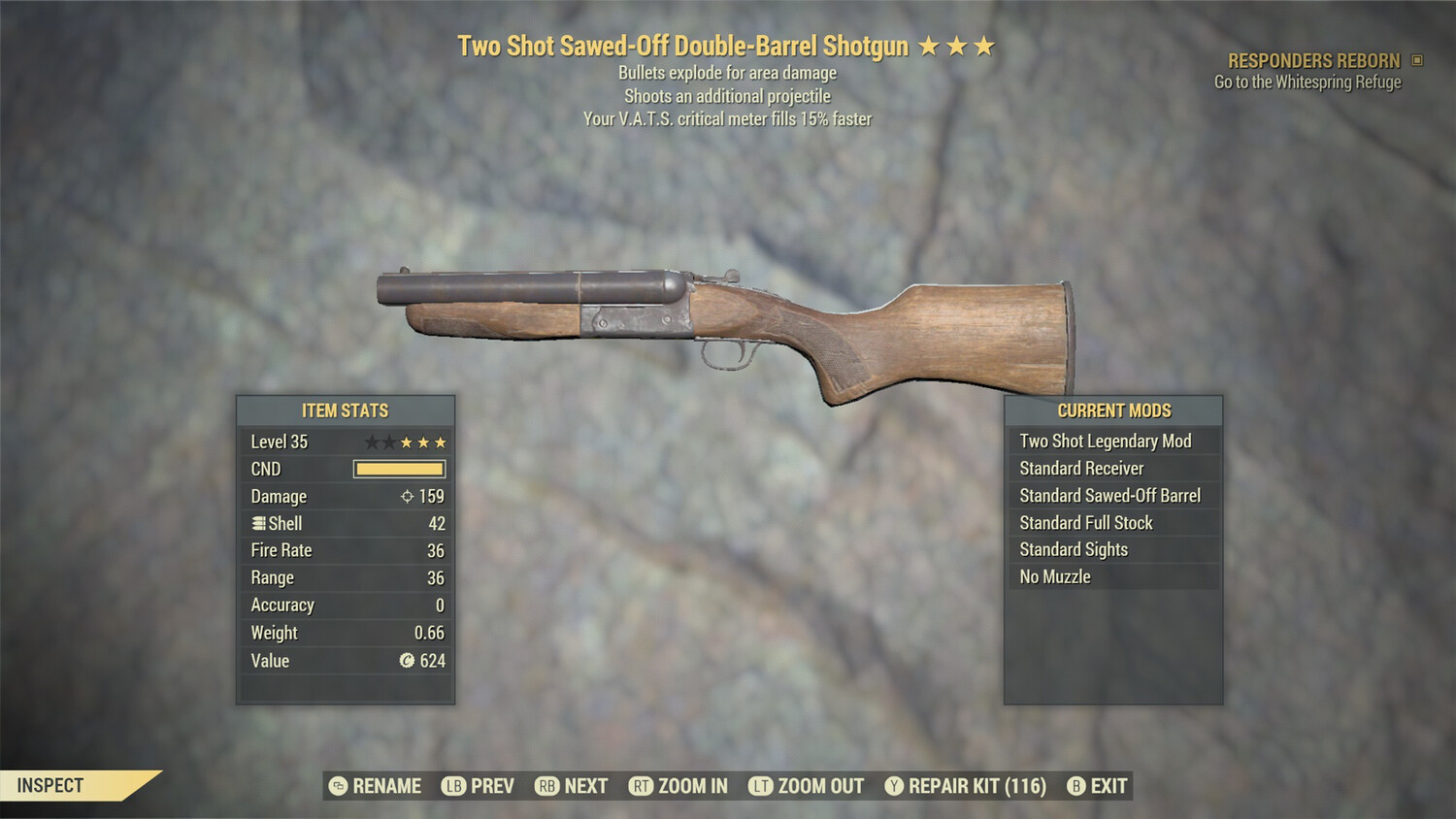The width and height of the screenshot is (1456, 819).
Task: Click RENAME to rename the shotgun
Action: 379,786
